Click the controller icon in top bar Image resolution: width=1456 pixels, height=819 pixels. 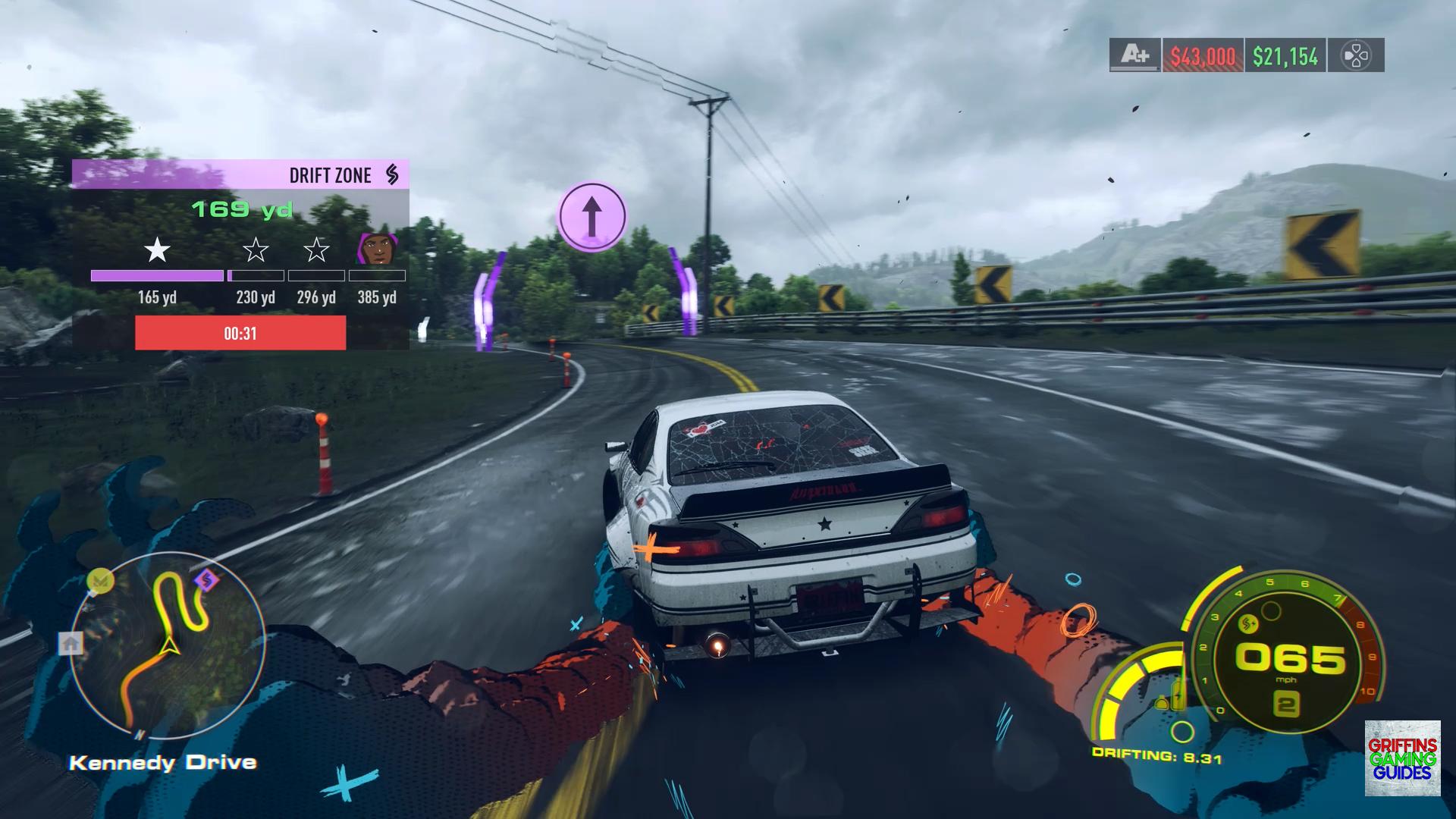tap(1356, 55)
